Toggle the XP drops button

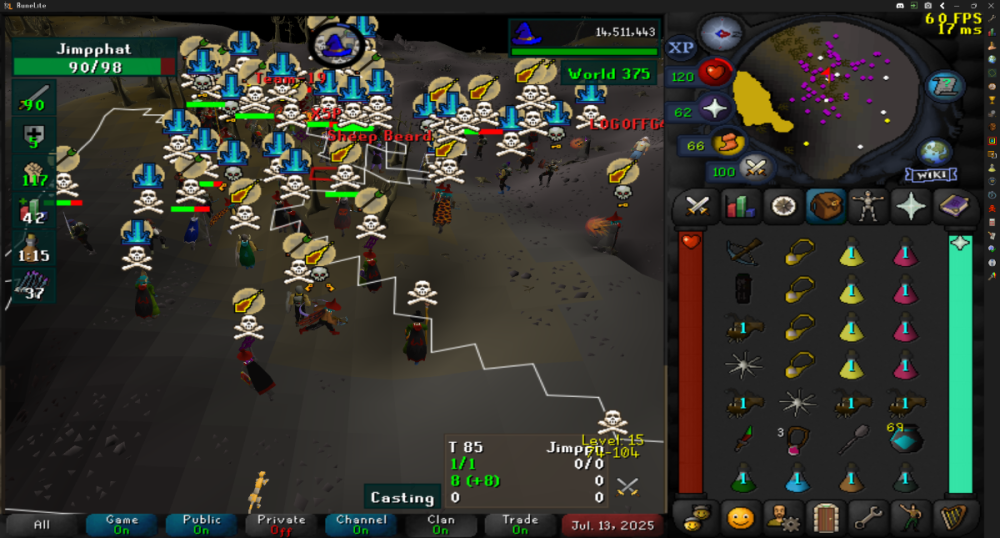681,48
